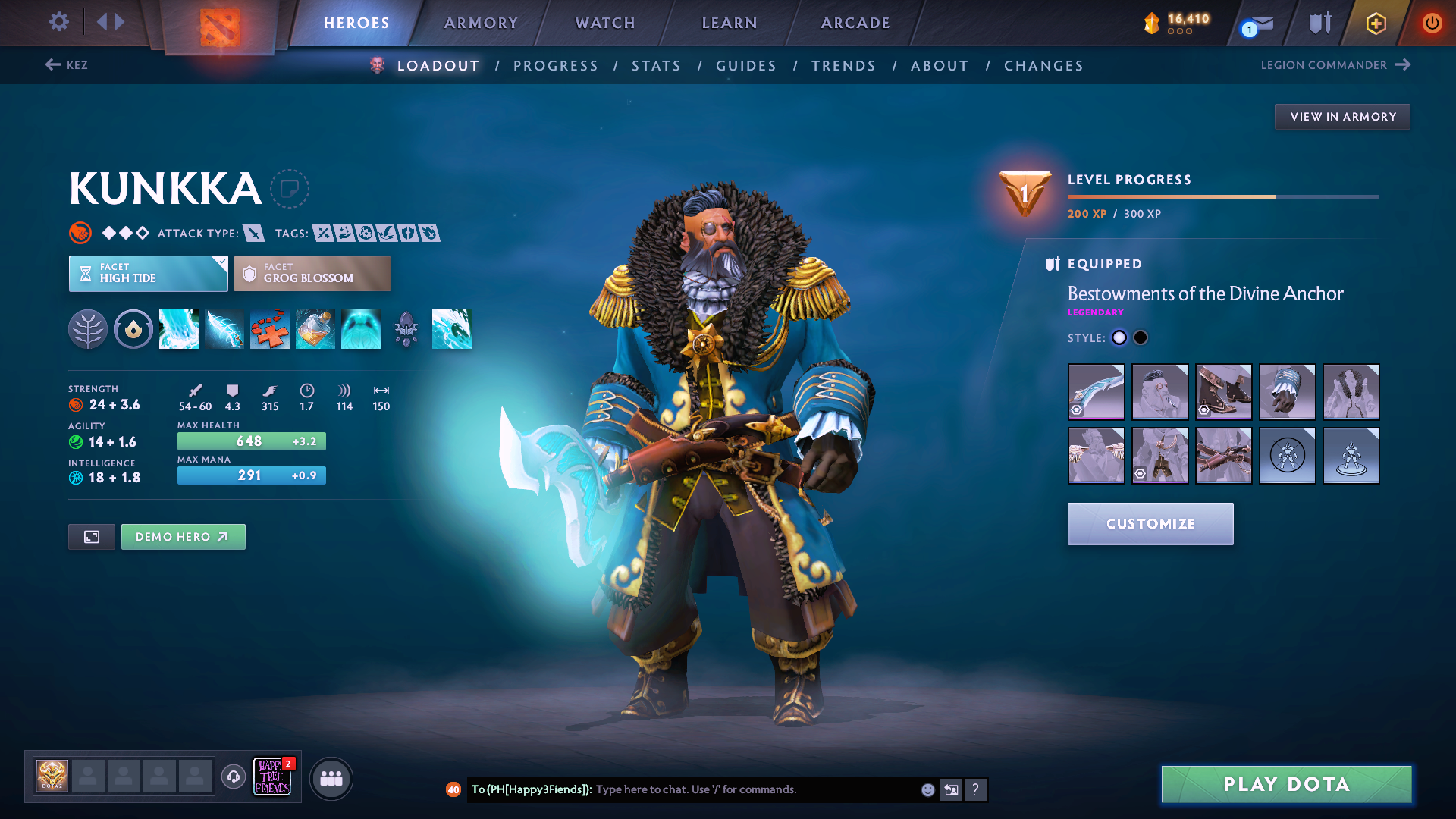Click the Demo Hero button
The height and width of the screenshot is (819, 1456).
[x=183, y=536]
